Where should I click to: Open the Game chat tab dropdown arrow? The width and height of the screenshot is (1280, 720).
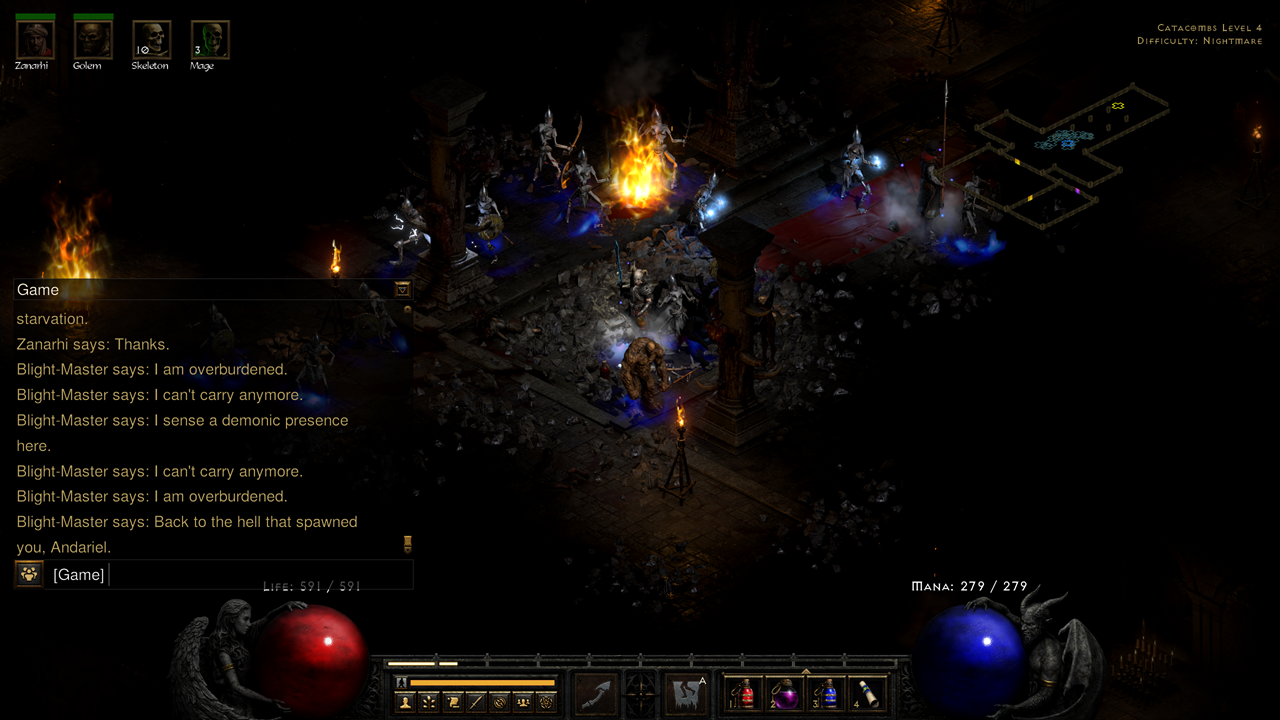coord(402,289)
